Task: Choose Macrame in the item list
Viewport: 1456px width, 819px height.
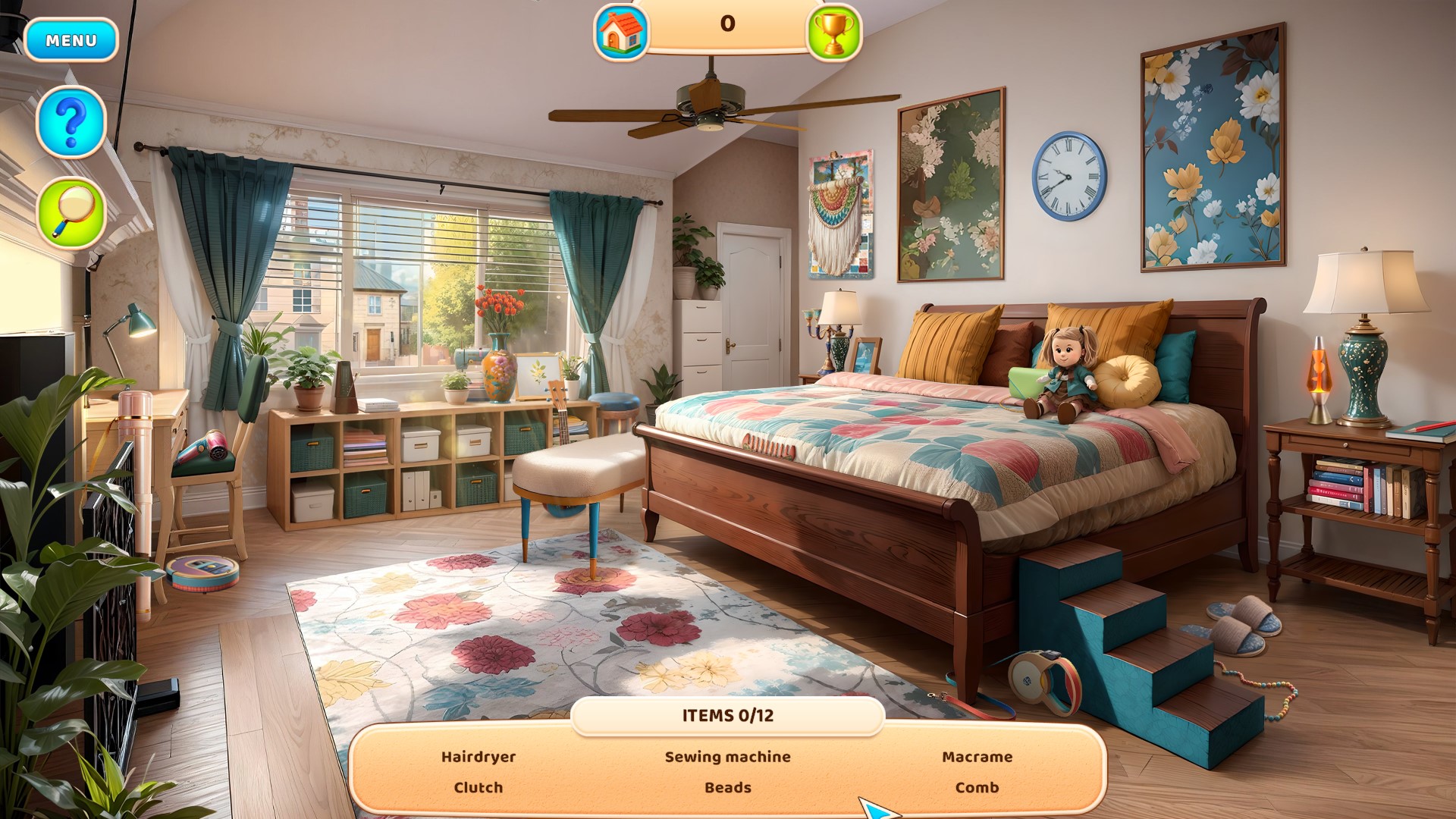Action: tap(977, 757)
